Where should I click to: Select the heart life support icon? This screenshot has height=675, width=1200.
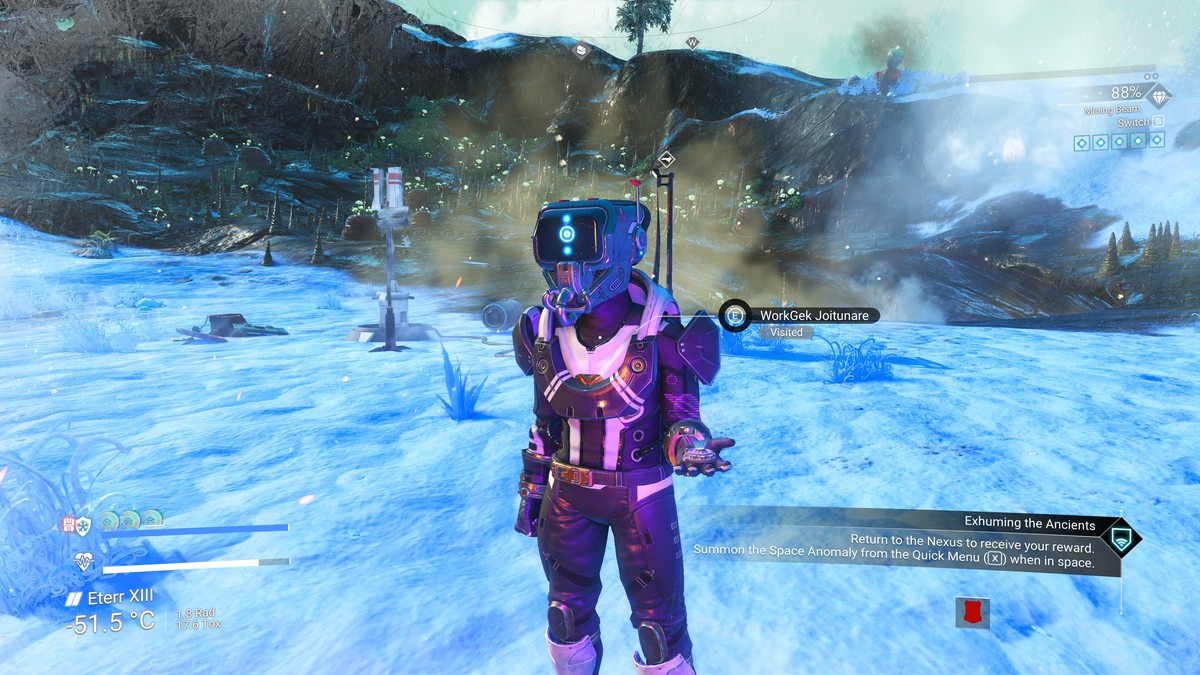tap(84, 563)
